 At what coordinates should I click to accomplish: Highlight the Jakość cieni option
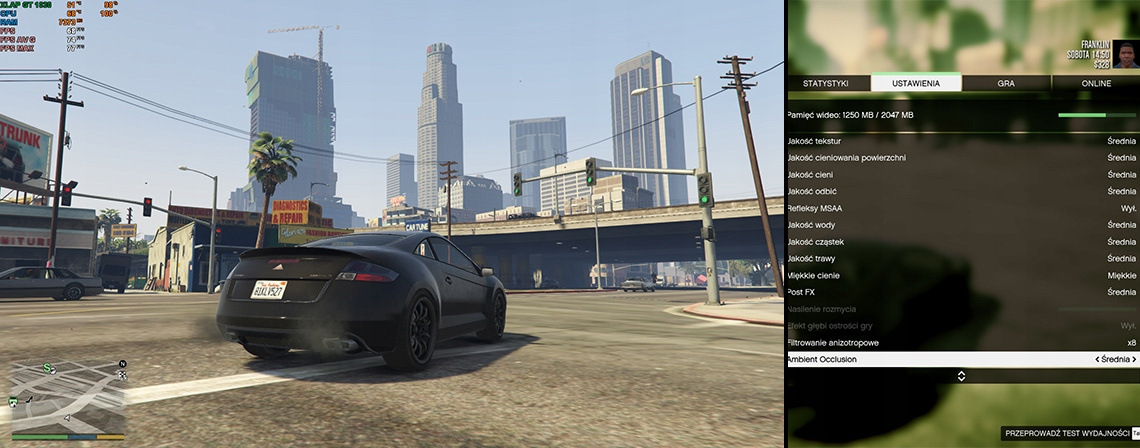pos(962,175)
